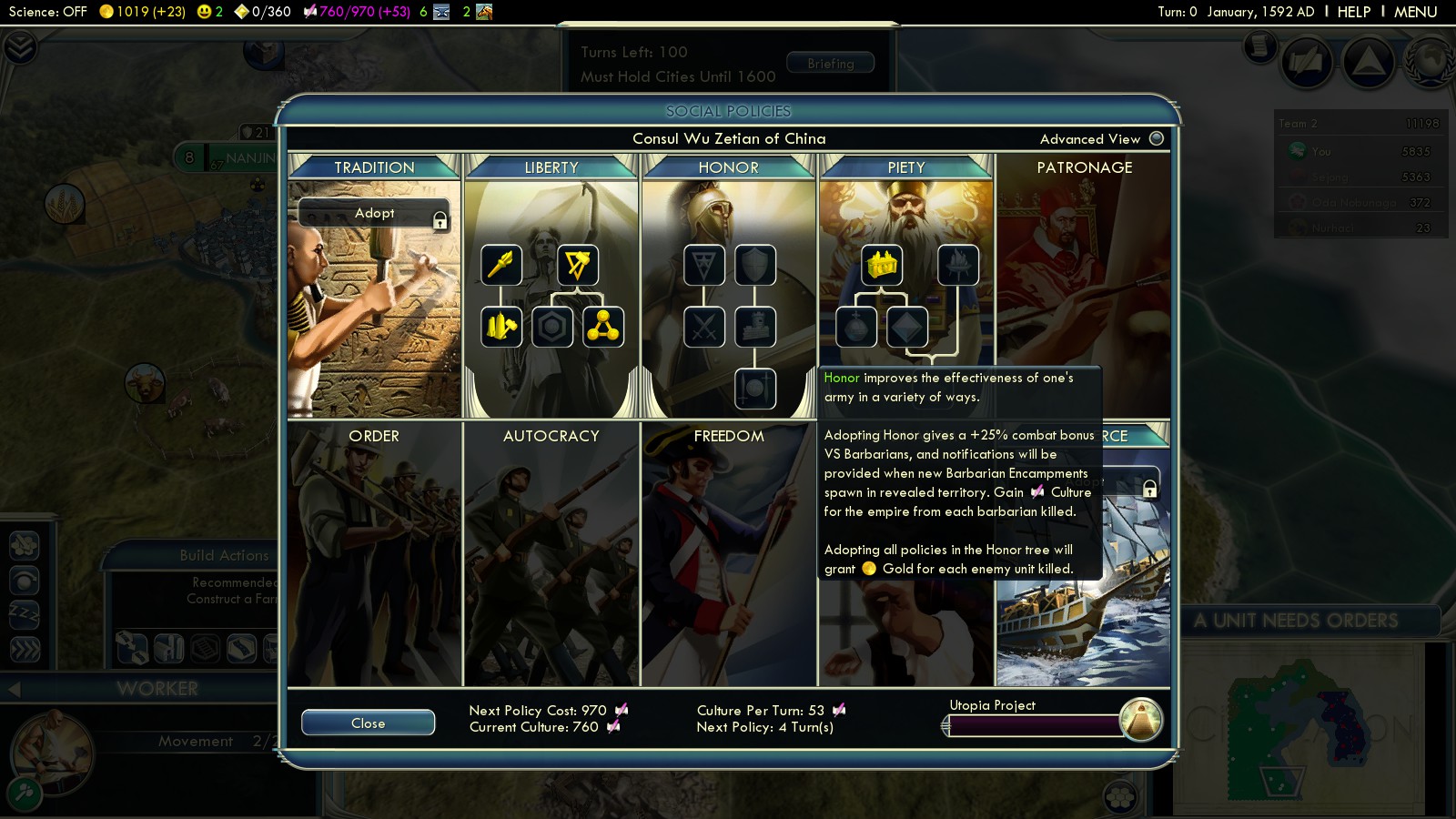Select the three-linked-circles Liberty policy icon

pos(603,328)
